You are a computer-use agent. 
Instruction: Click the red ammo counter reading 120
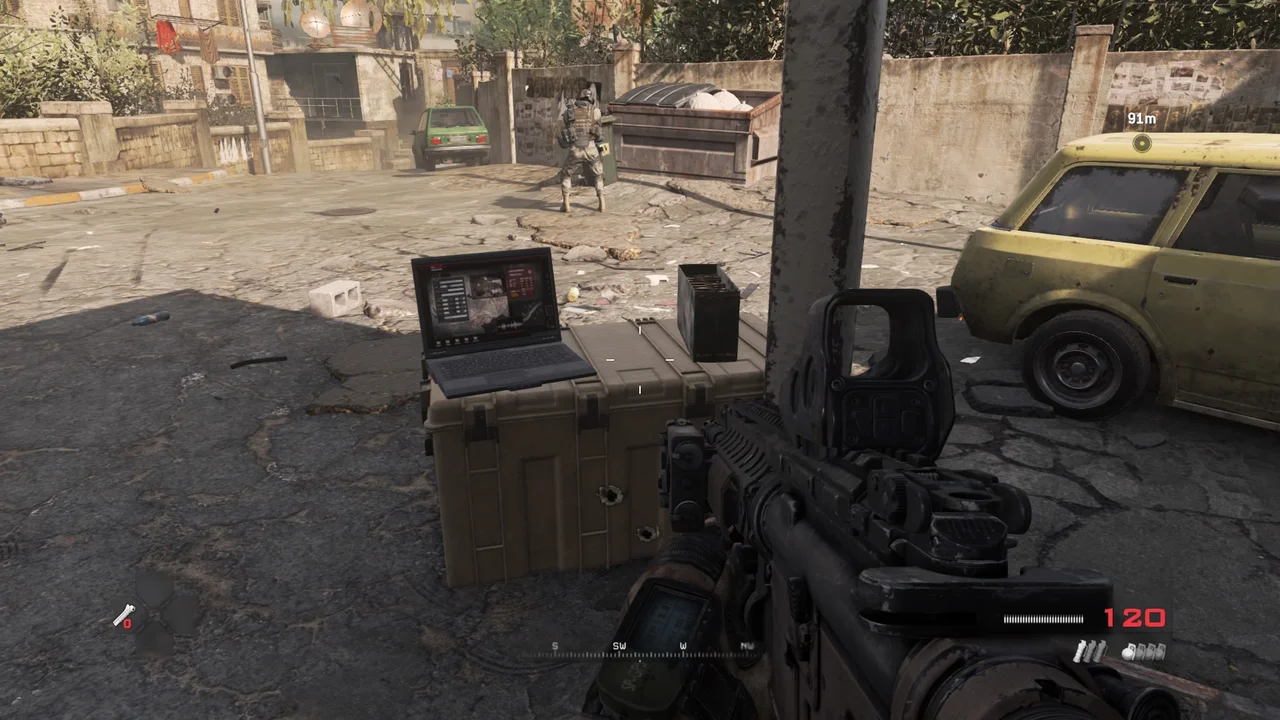pyautogui.click(x=1136, y=618)
